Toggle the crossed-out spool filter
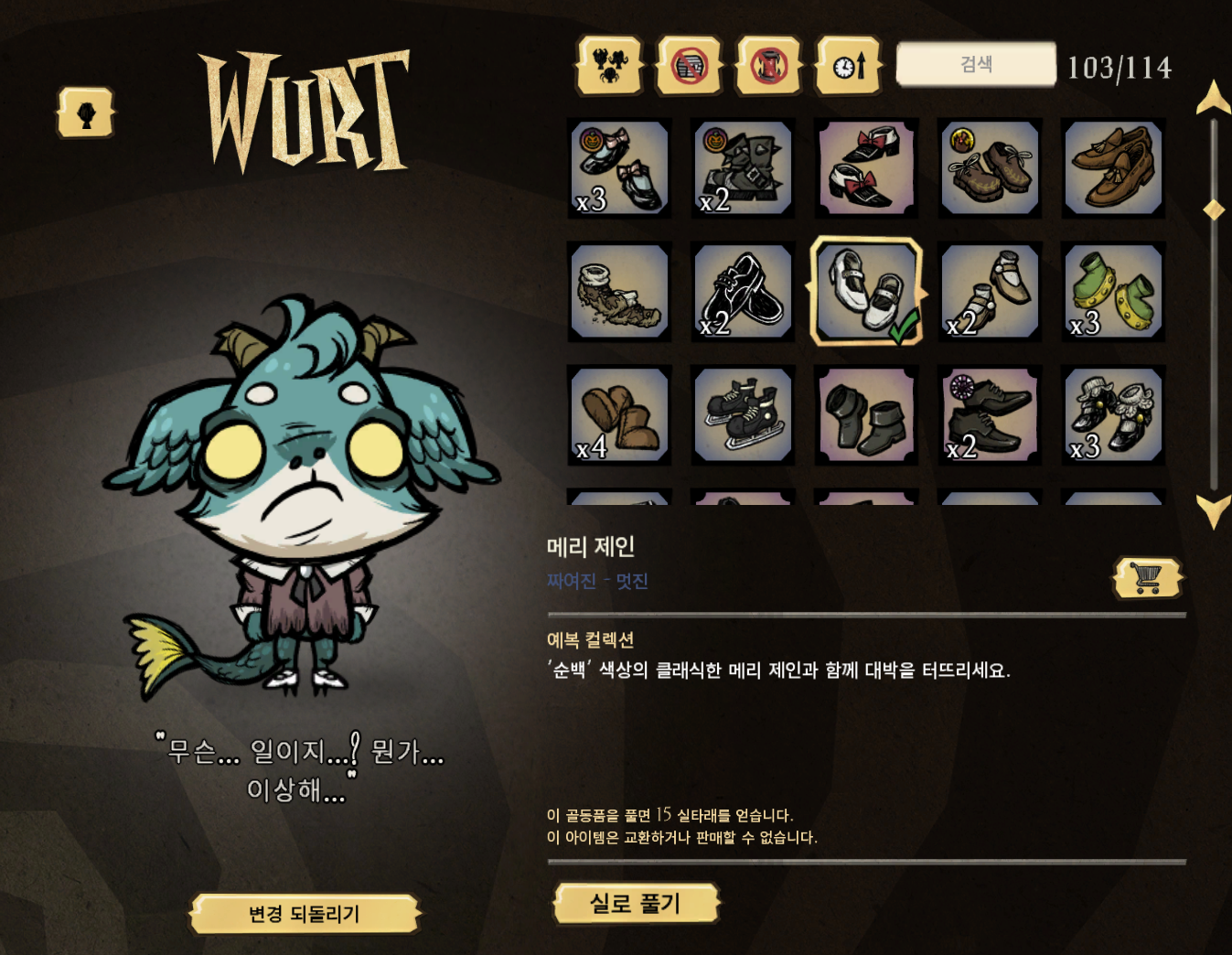The height and width of the screenshot is (955, 1232). [769, 66]
